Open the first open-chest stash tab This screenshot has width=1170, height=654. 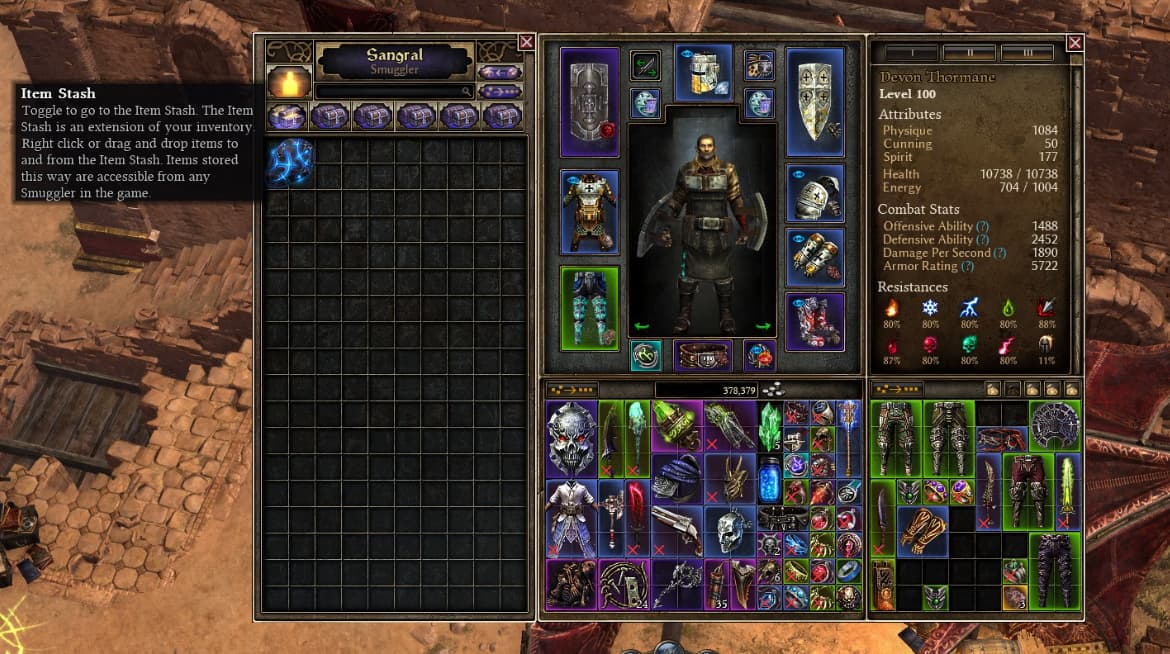click(x=288, y=117)
